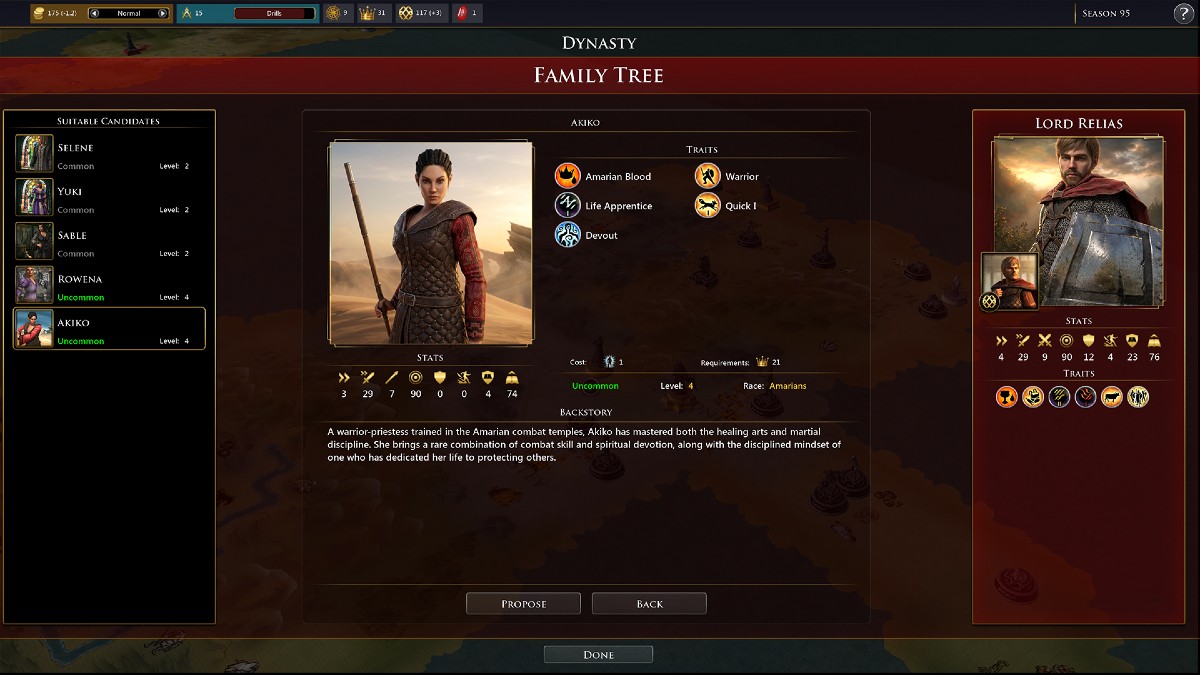Open the Drills research bar
The image size is (1200, 675).
[271, 13]
